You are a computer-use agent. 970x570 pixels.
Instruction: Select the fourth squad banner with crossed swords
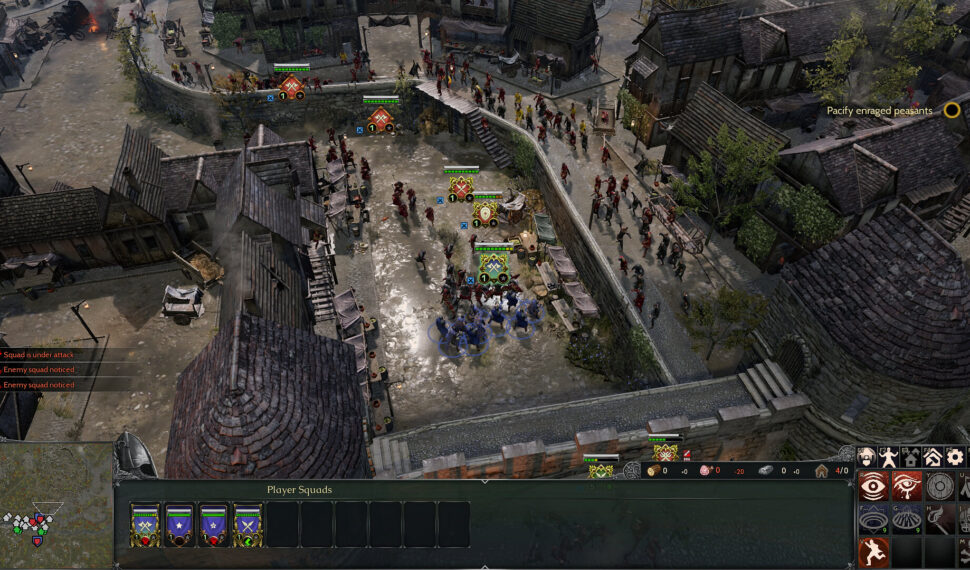tap(249, 524)
